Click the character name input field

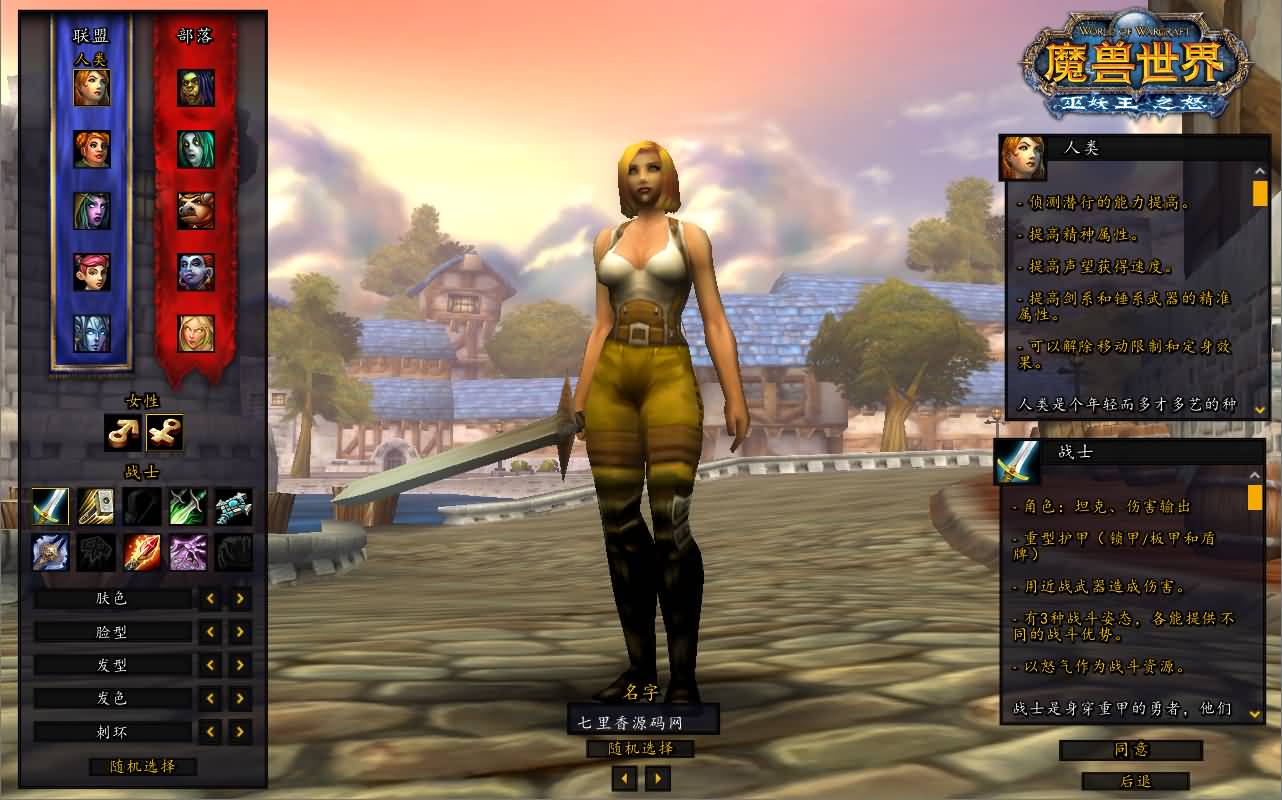[642, 720]
